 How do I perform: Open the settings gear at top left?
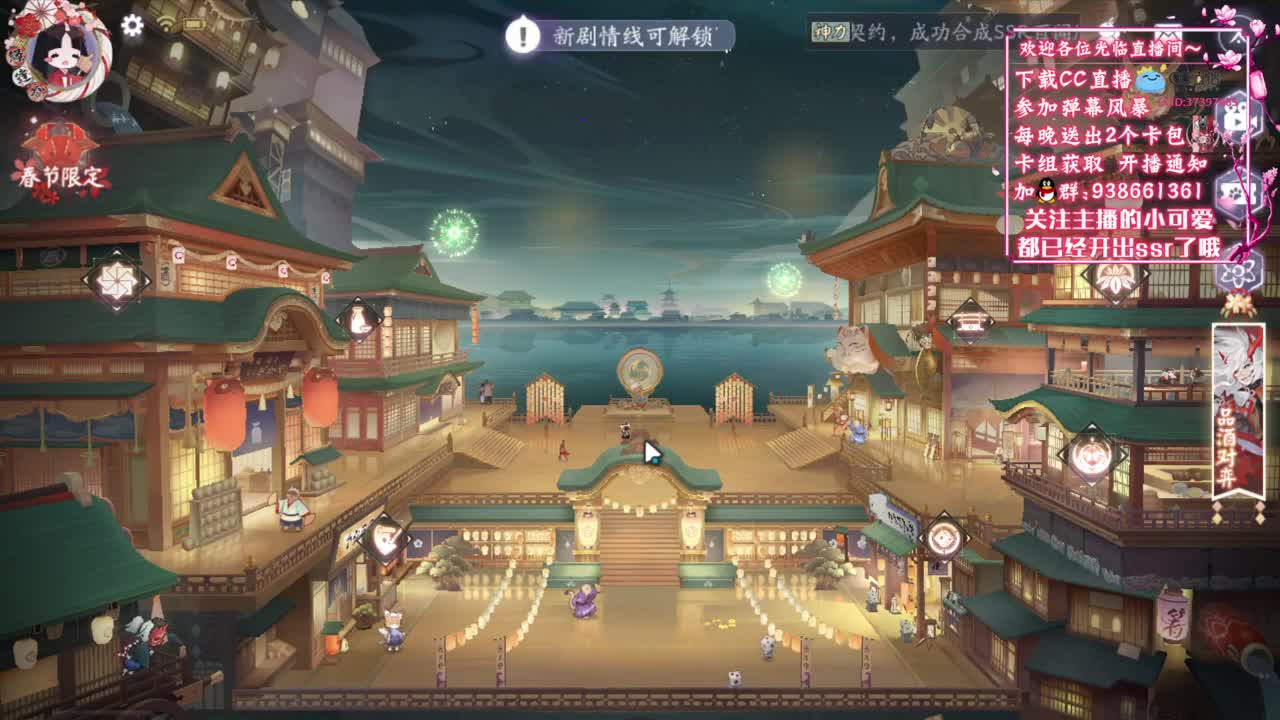132,25
